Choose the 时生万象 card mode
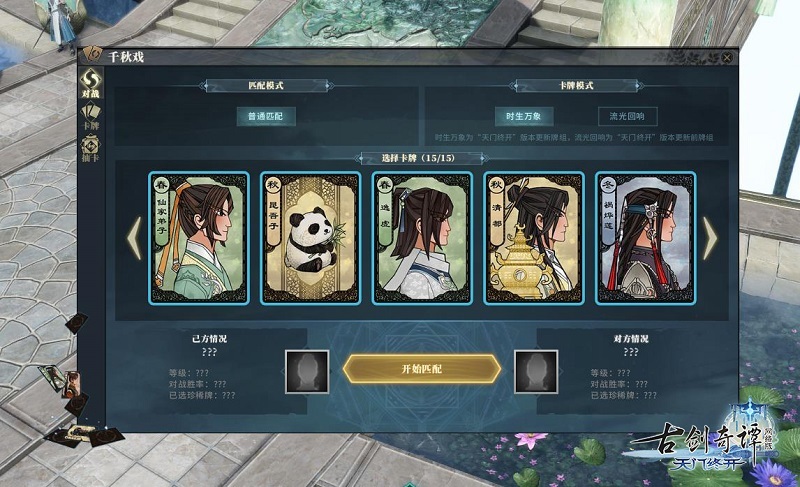This screenshot has height=487, width=800. tap(524, 117)
